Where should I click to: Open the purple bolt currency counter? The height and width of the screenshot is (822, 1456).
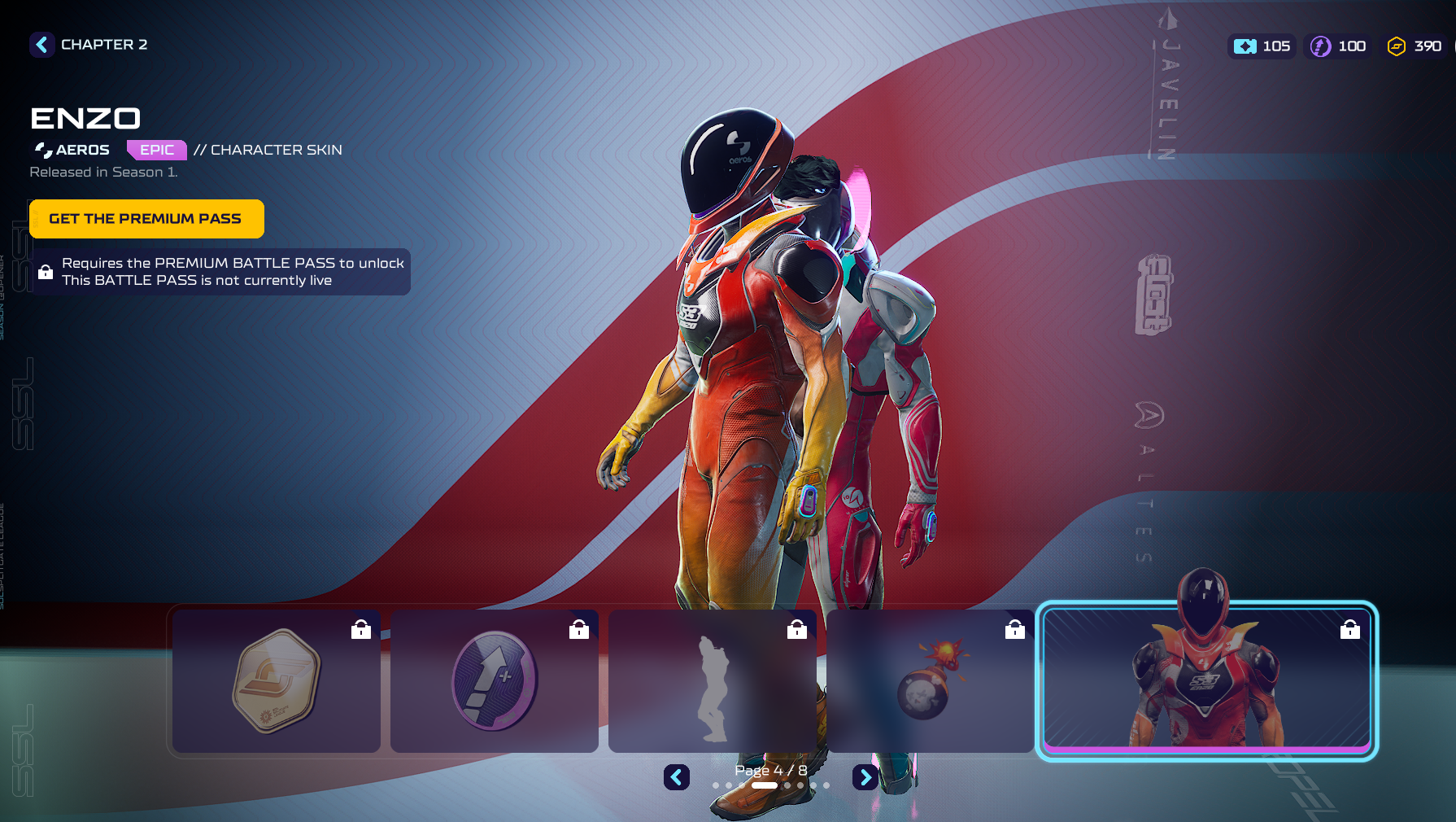click(x=1338, y=46)
